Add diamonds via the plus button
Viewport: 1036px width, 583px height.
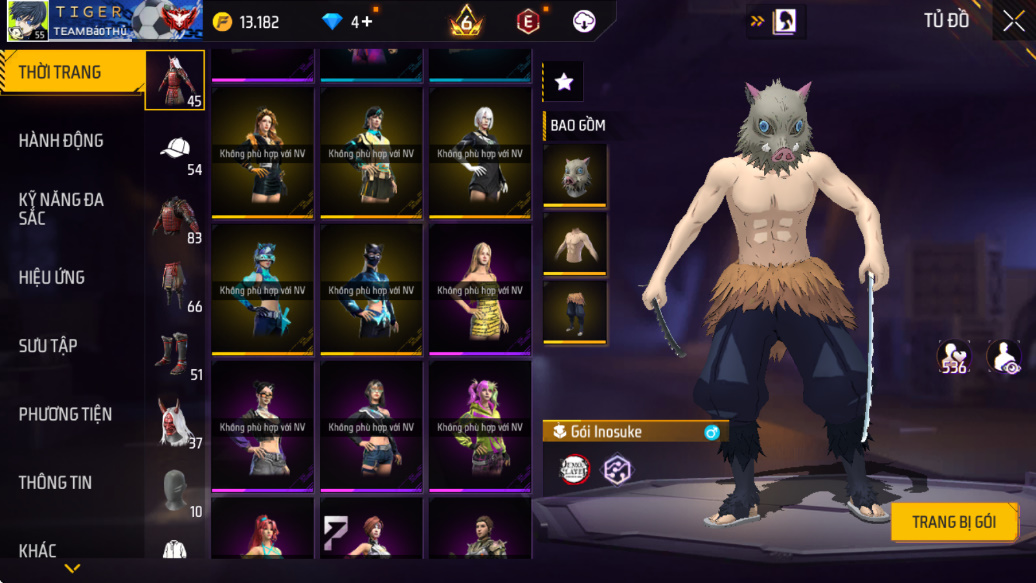[367, 22]
